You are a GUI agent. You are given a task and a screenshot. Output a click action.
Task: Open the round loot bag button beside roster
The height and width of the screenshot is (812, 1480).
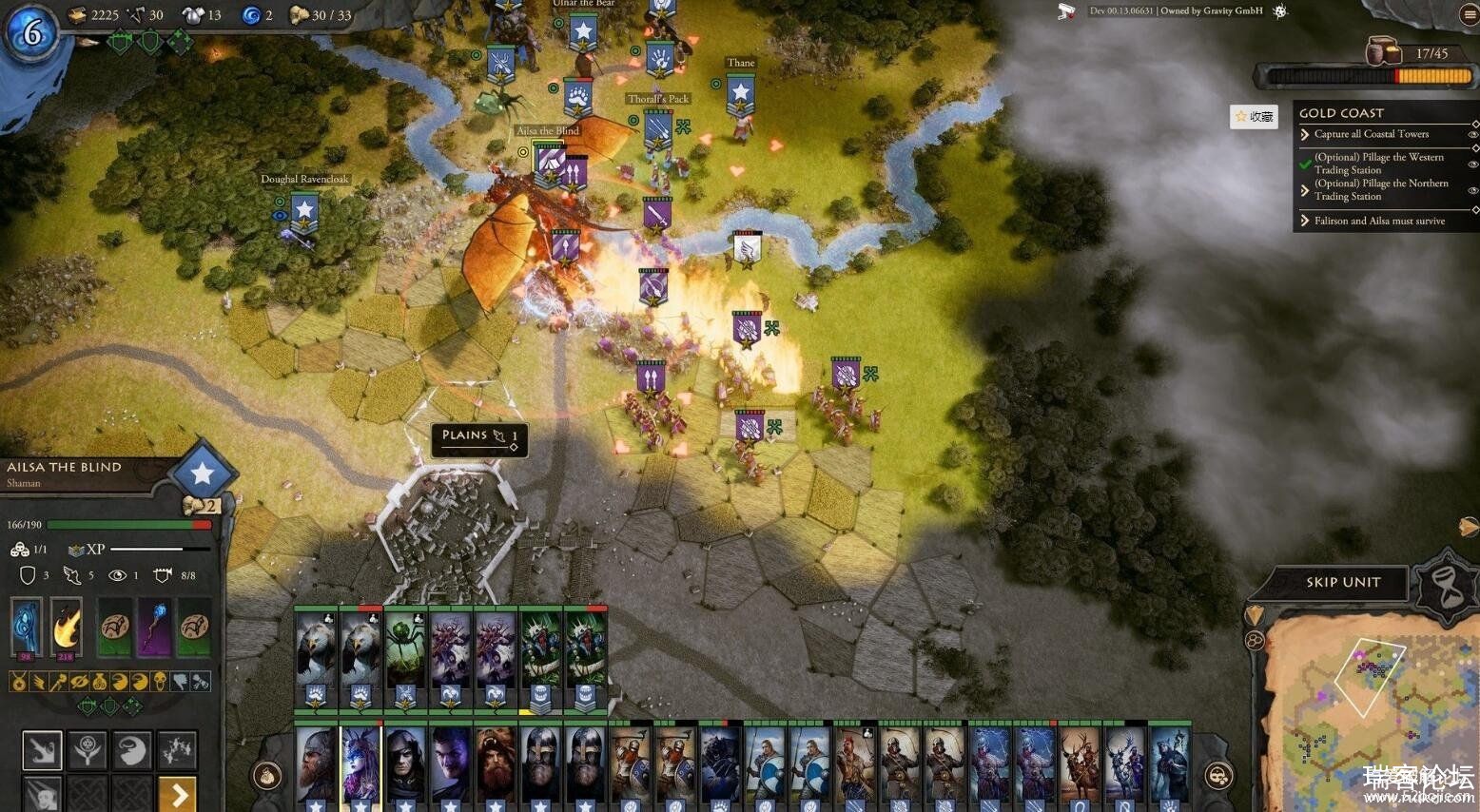point(269,775)
